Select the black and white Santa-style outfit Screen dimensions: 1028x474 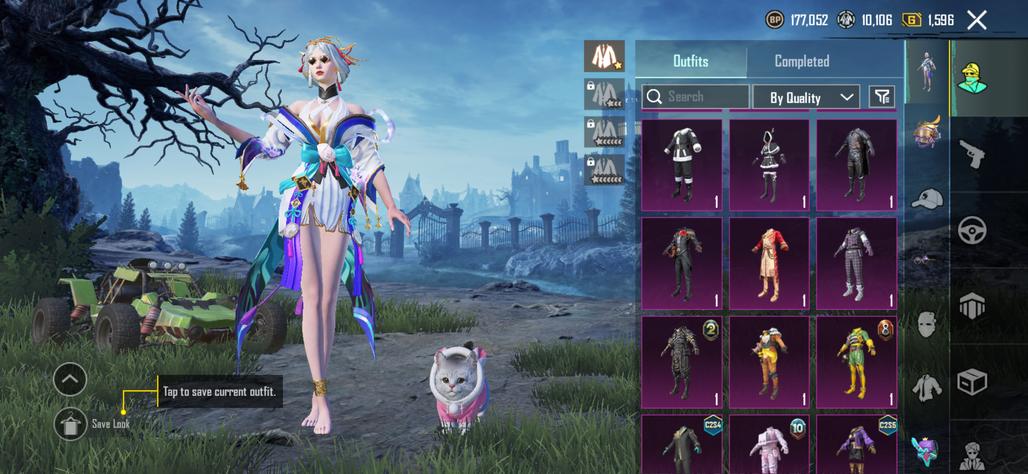[x=681, y=165]
